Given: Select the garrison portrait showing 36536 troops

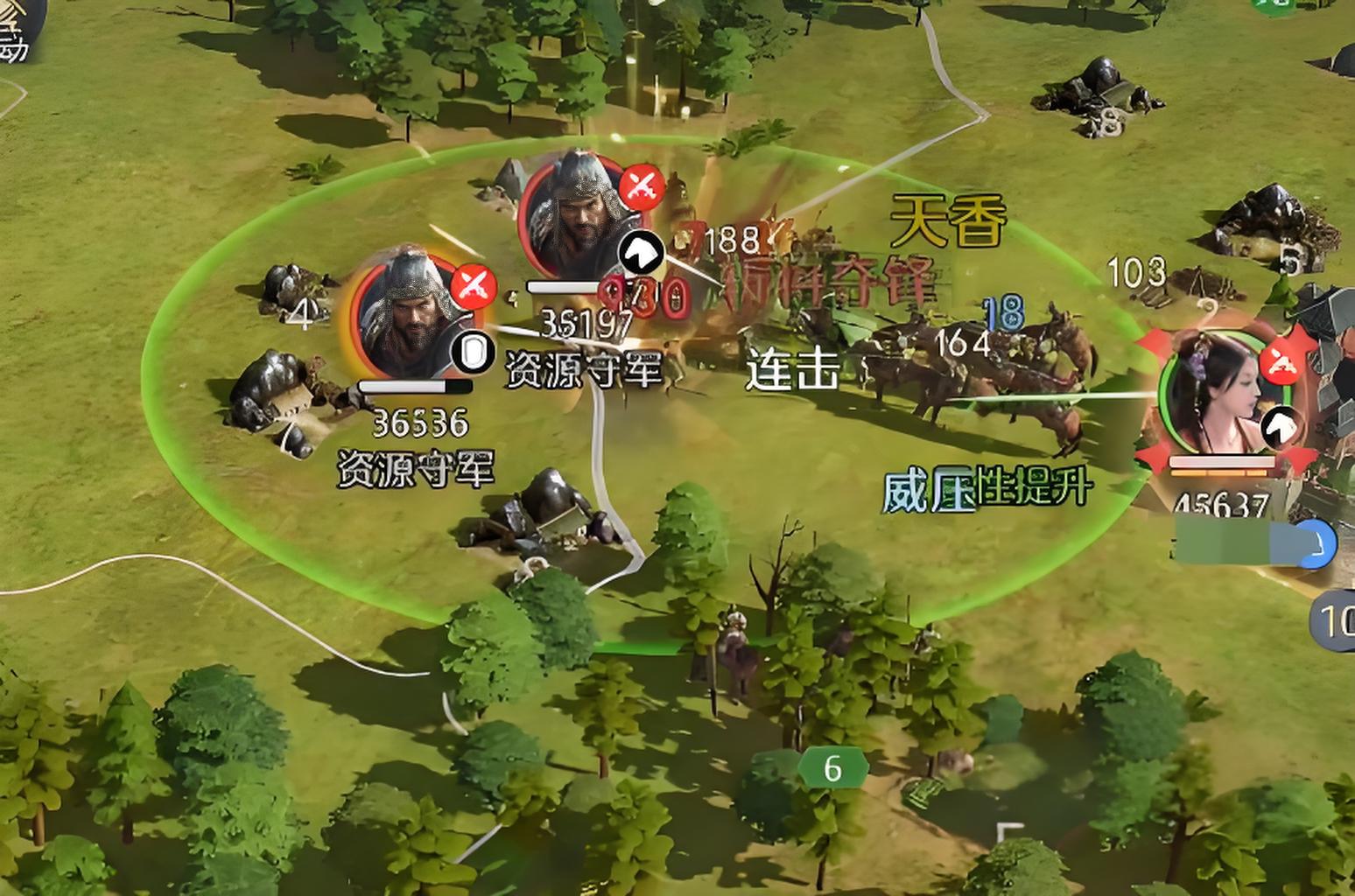Looking at the screenshot, I should coord(408,316).
